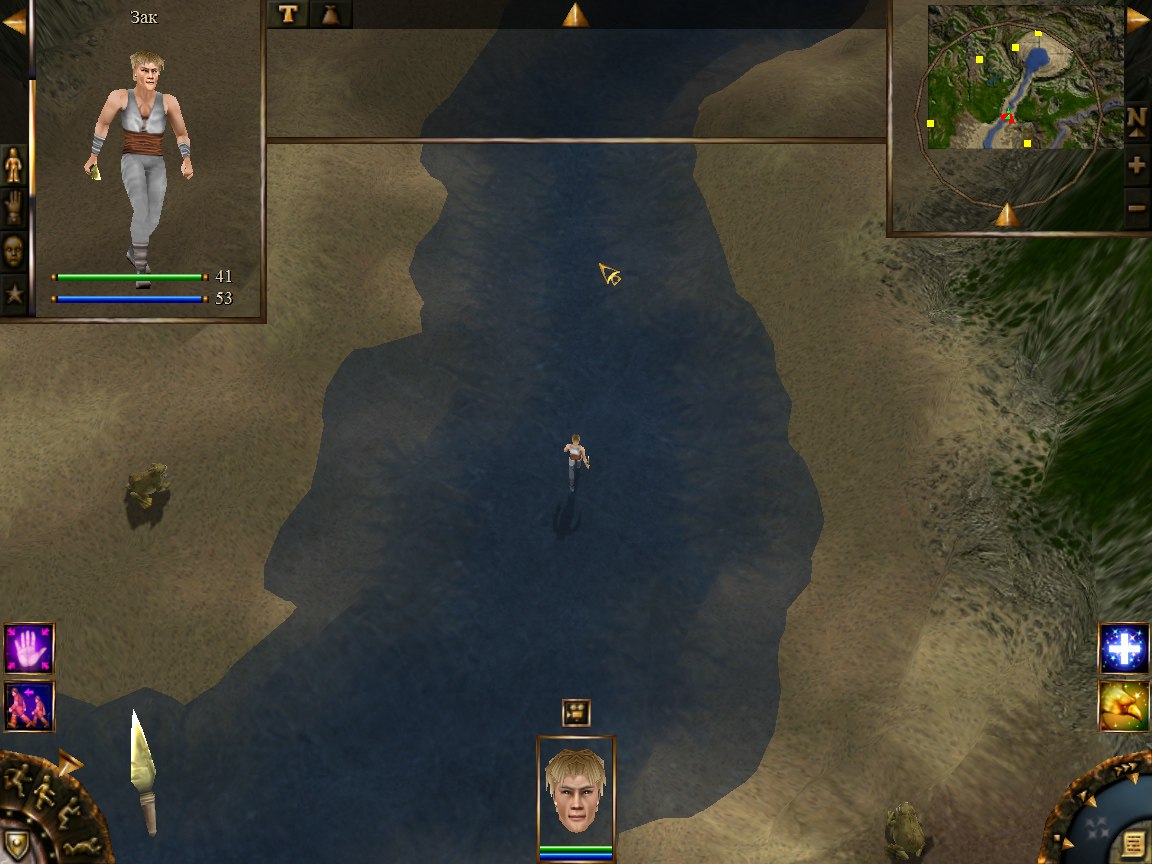Select the stone dagger weapon slot

tap(143, 770)
